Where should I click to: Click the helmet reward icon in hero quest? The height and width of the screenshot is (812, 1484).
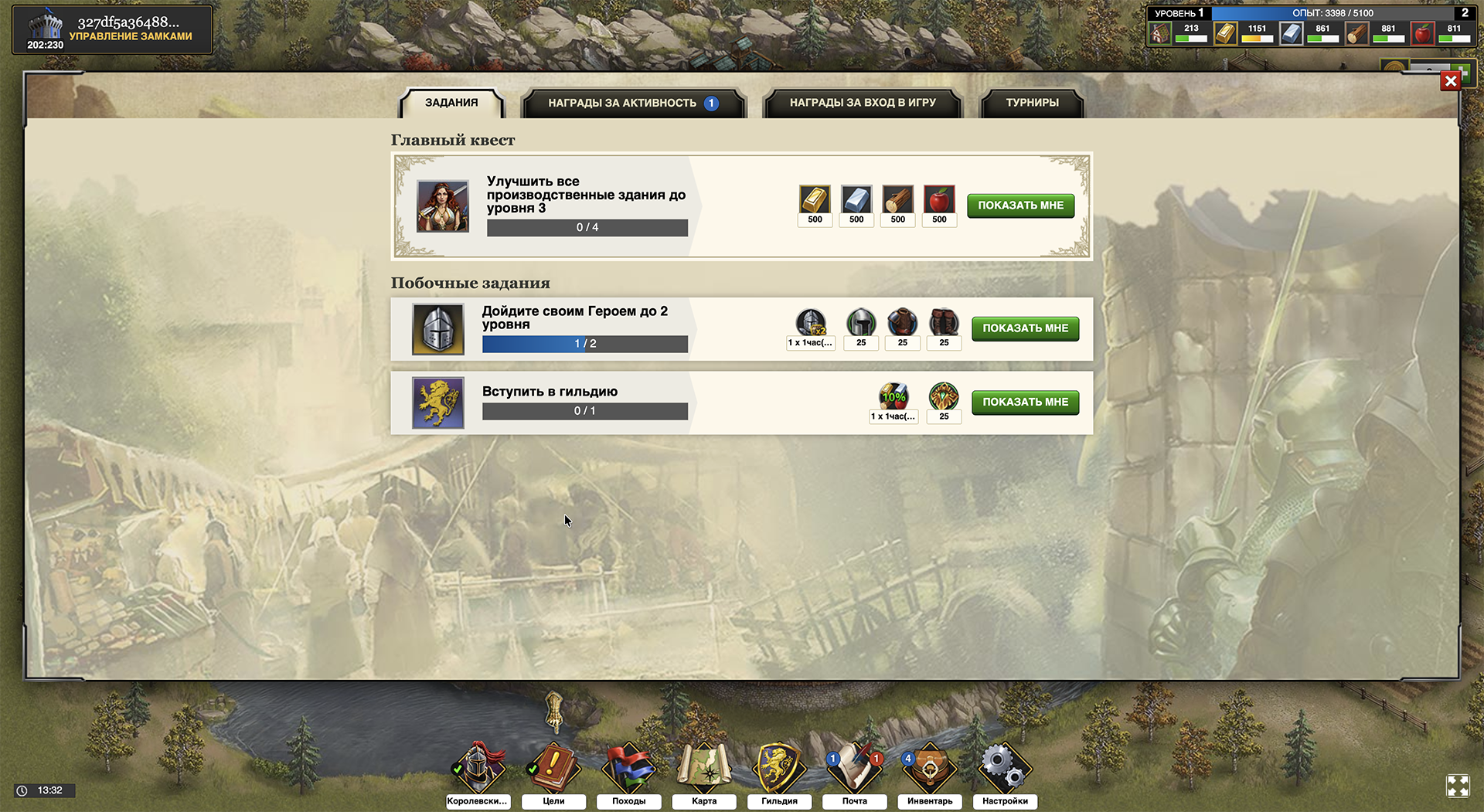tap(860, 322)
